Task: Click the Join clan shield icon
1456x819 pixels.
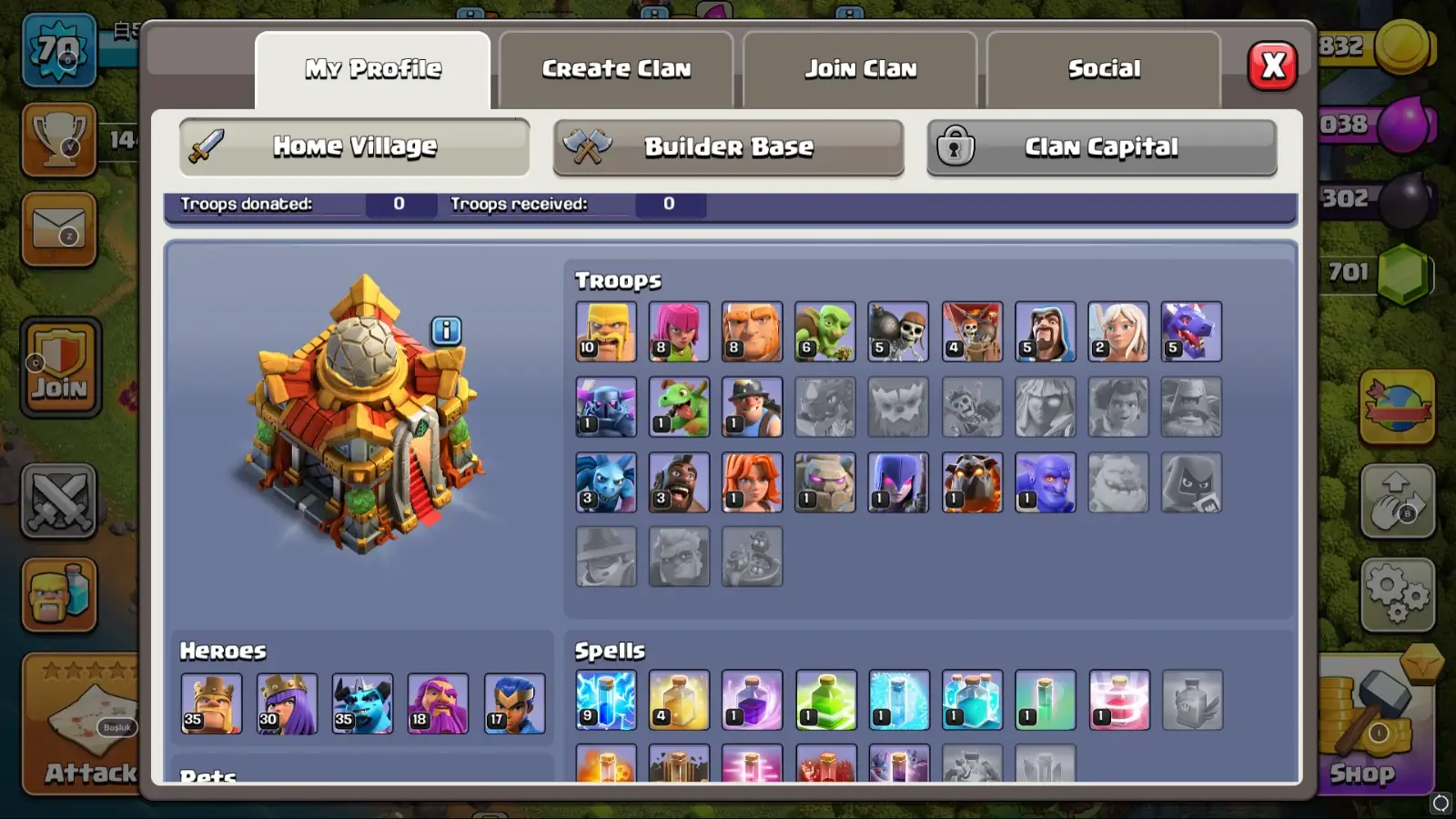Action: click(59, 364)
